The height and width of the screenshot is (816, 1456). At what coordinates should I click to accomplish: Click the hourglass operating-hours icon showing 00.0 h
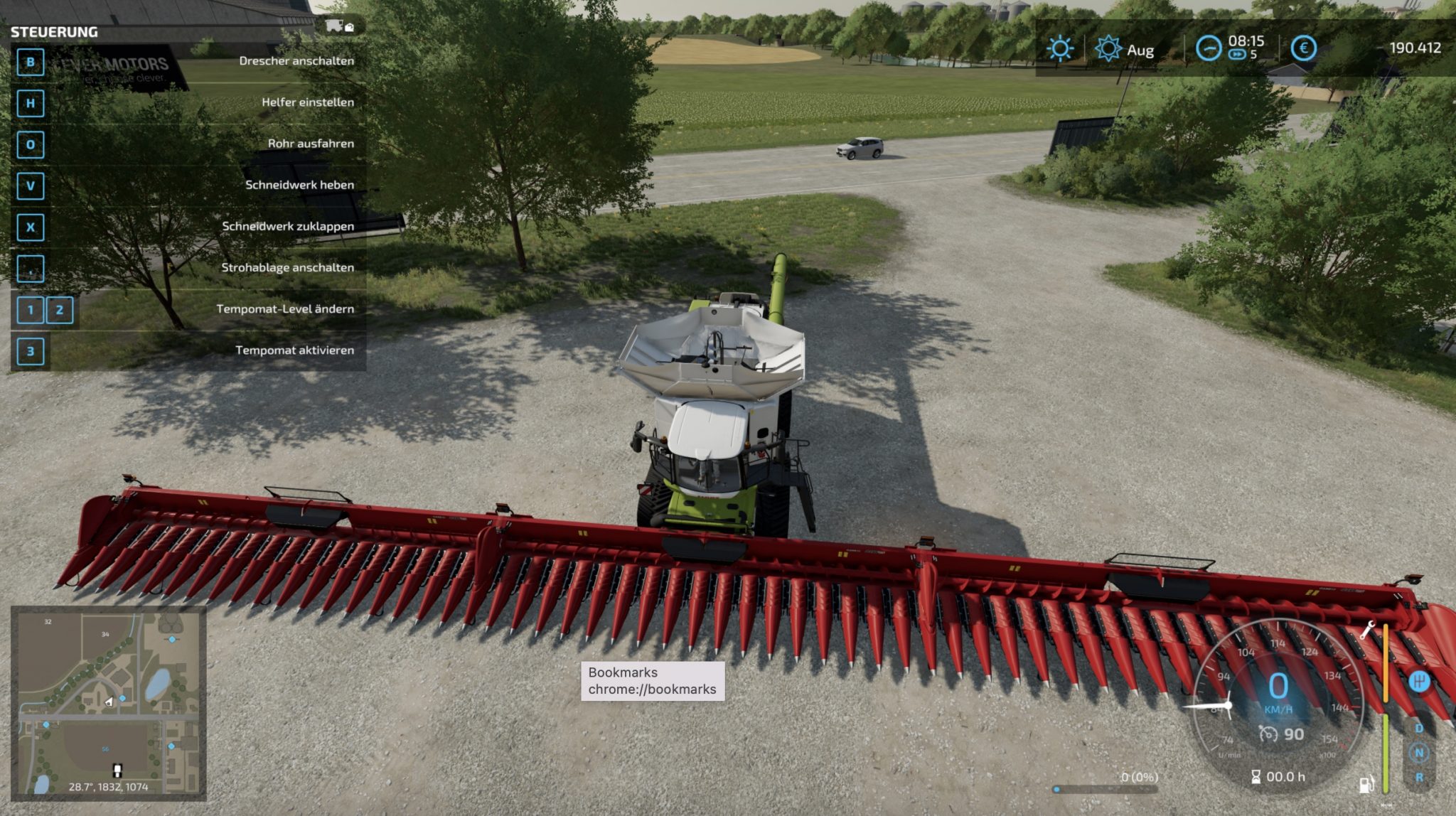1255,777
